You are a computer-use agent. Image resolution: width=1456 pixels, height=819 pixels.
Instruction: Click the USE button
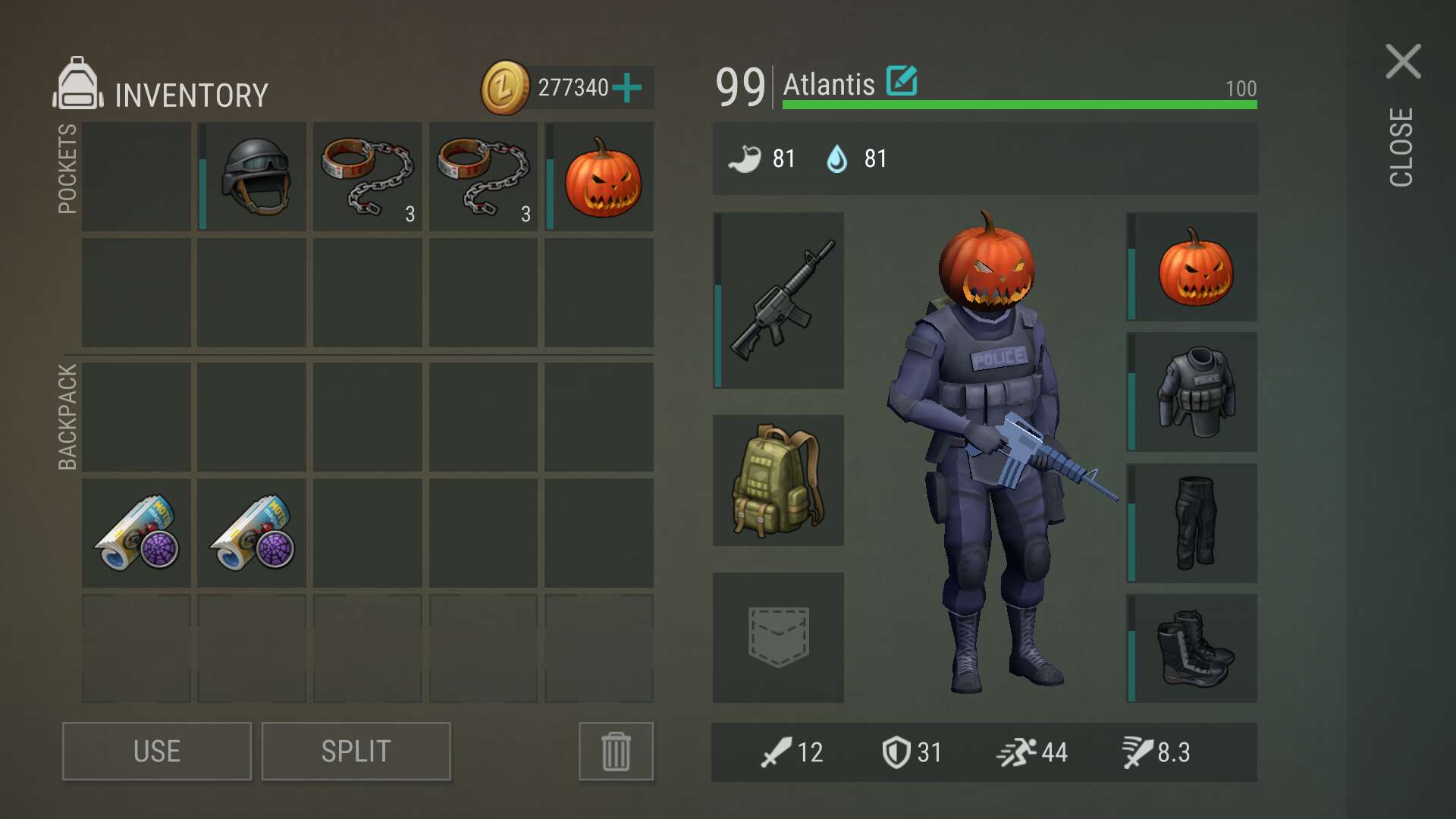[157, 751]
